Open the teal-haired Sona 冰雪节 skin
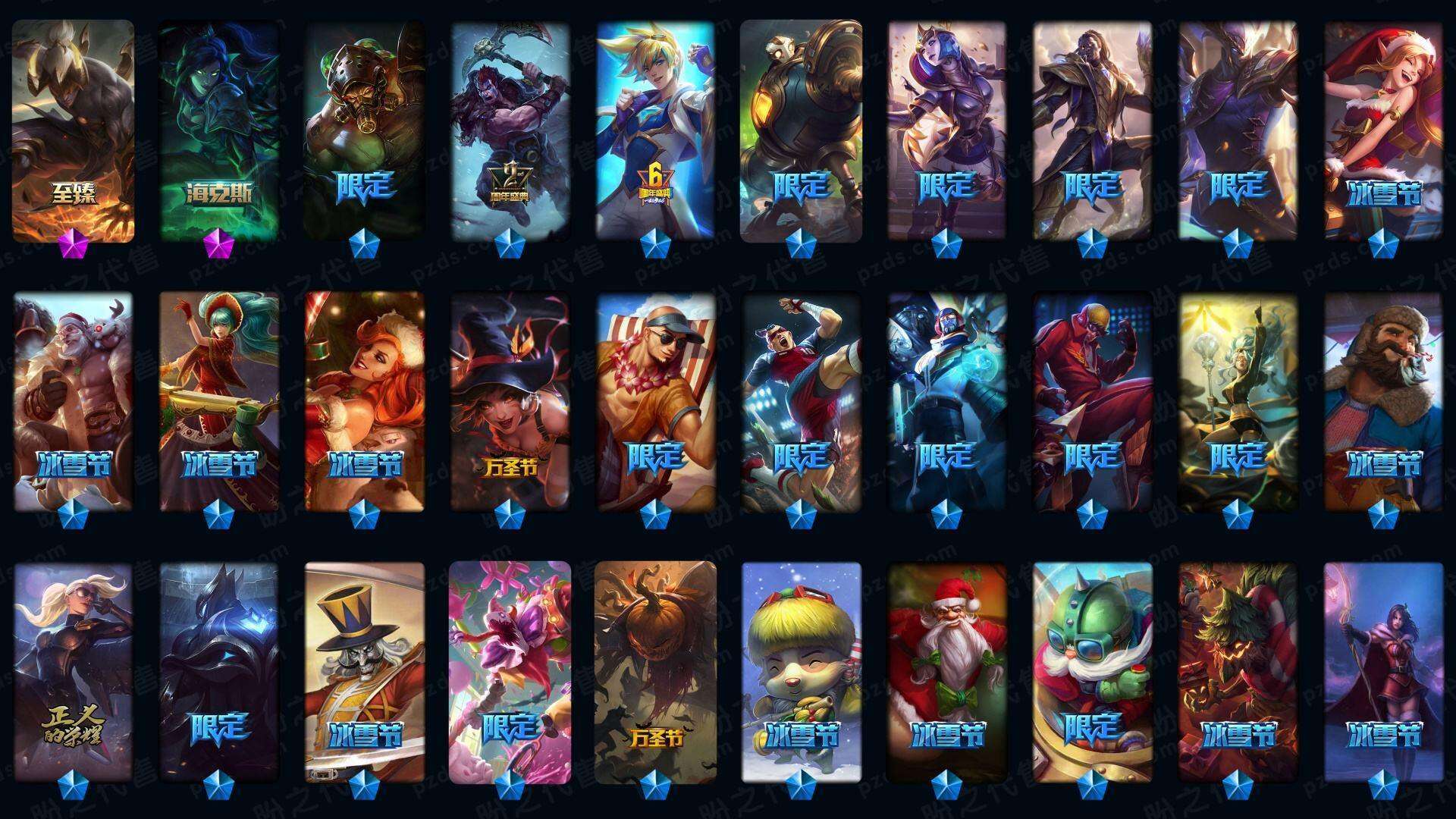Screen dimensions: 1456x819 click(x=218, y=402)
